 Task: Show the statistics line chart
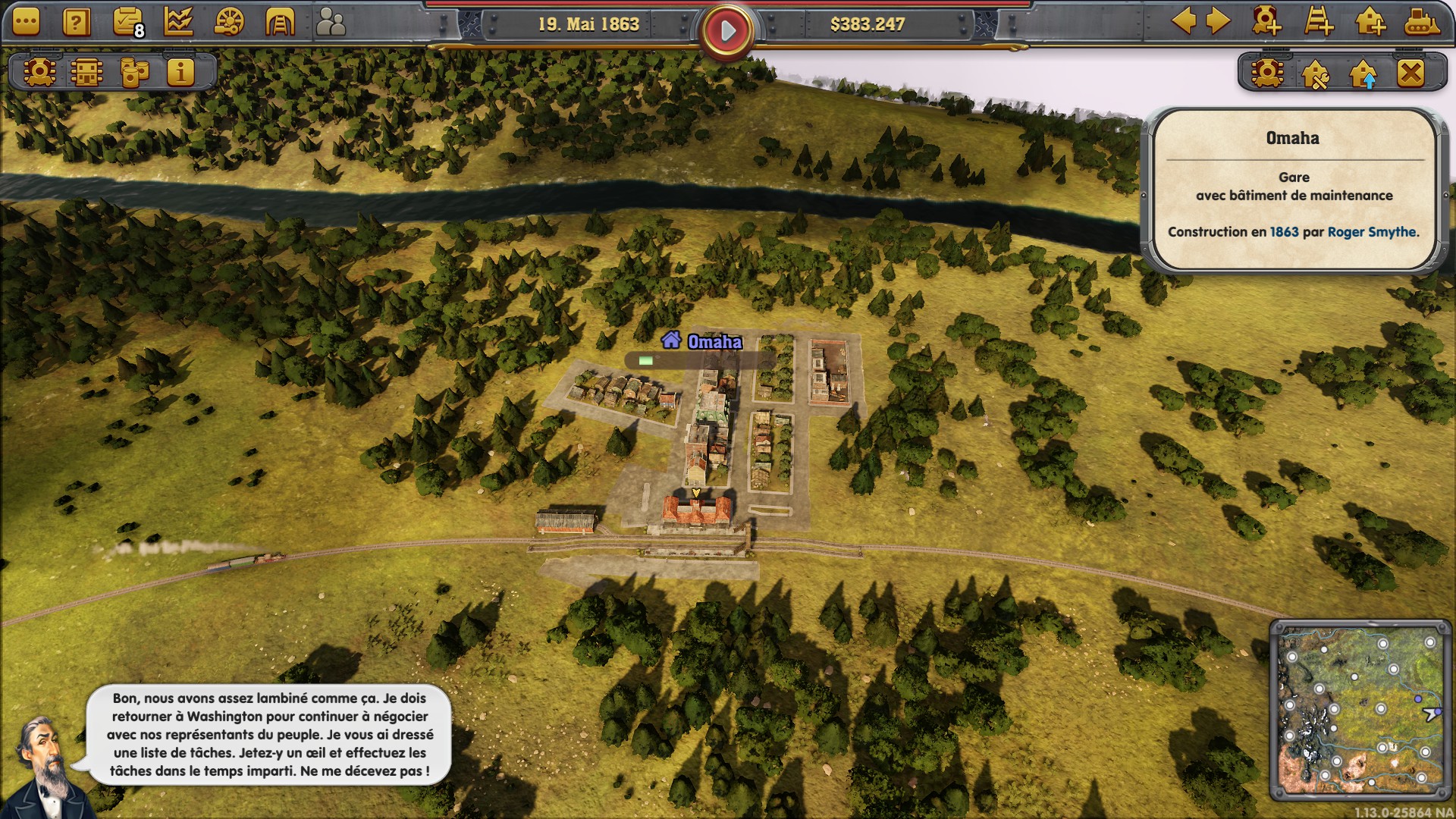(178, 23)
